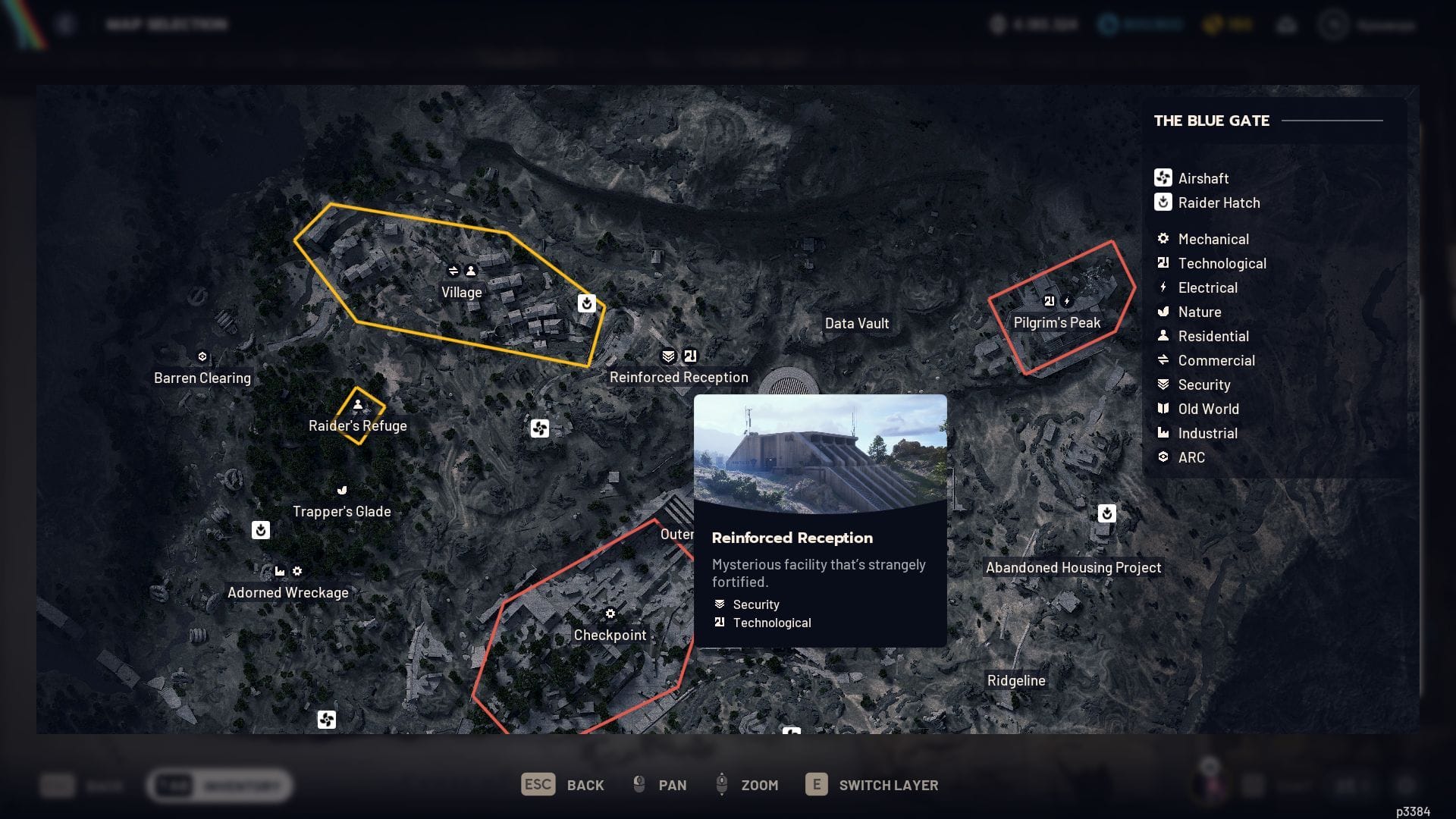
Task: Select the Trapper's Glade map label
Action: [342, 512]
